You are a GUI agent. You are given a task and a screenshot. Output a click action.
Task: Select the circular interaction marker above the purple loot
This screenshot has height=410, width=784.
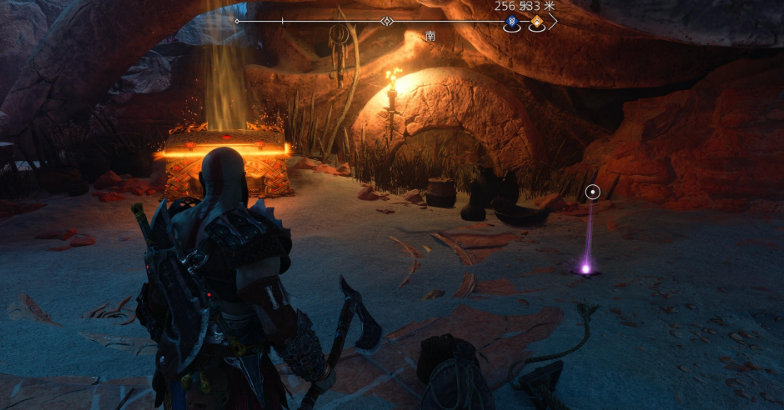pos(593,191)
